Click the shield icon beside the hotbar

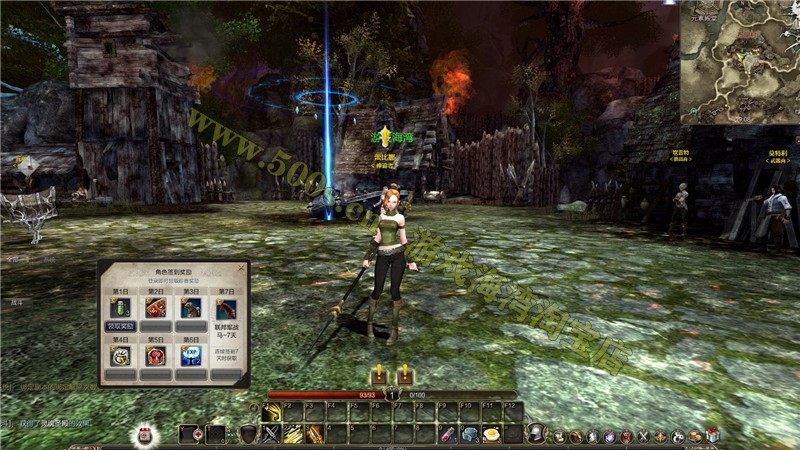(247, 434)
